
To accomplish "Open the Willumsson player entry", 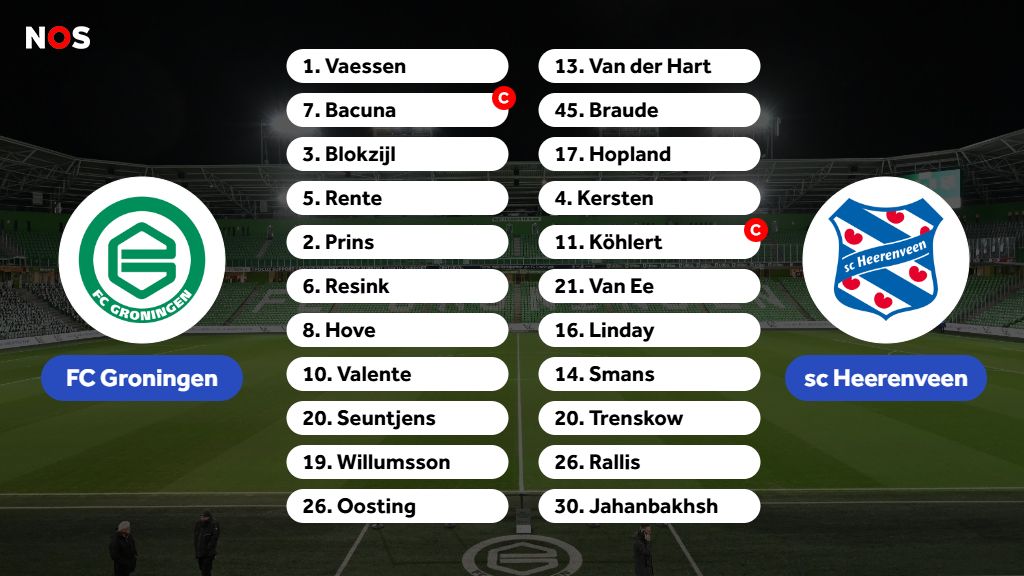I will point(397,462).
